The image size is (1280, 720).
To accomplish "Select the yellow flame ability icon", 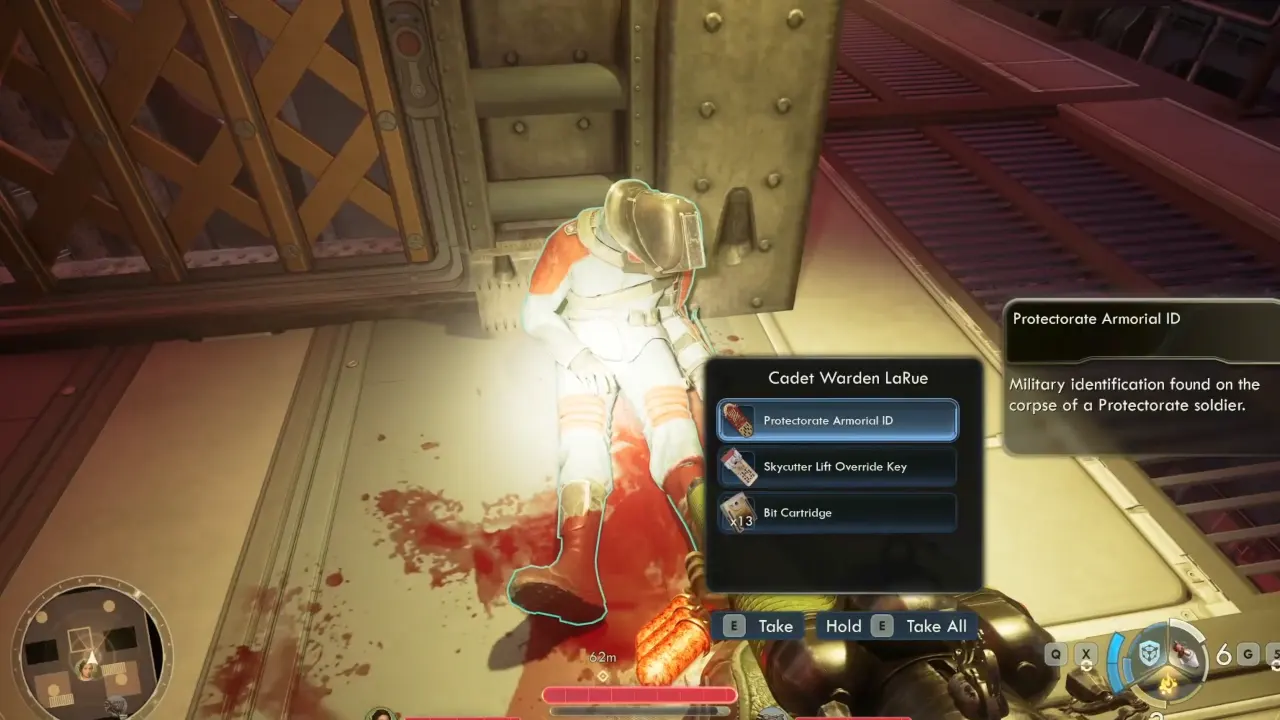I will click(x=1166, y=684).
